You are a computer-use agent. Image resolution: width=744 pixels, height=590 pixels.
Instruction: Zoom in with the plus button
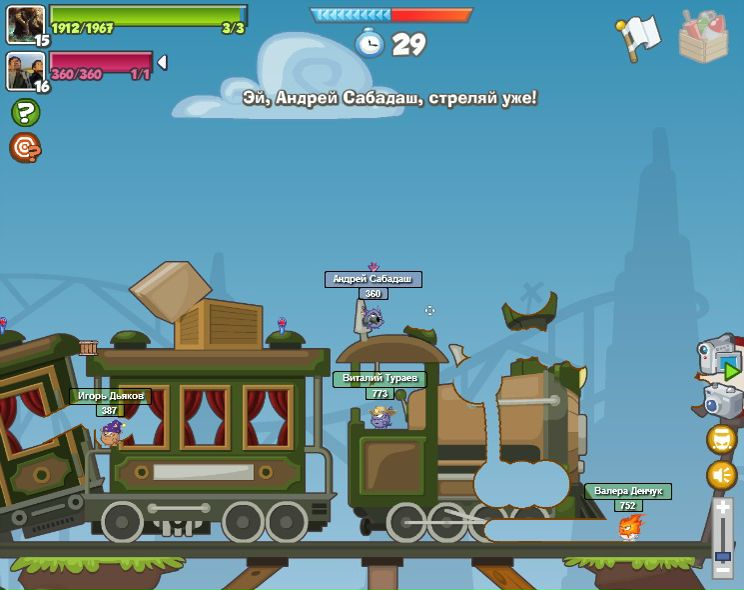click(x=722, y=508)
